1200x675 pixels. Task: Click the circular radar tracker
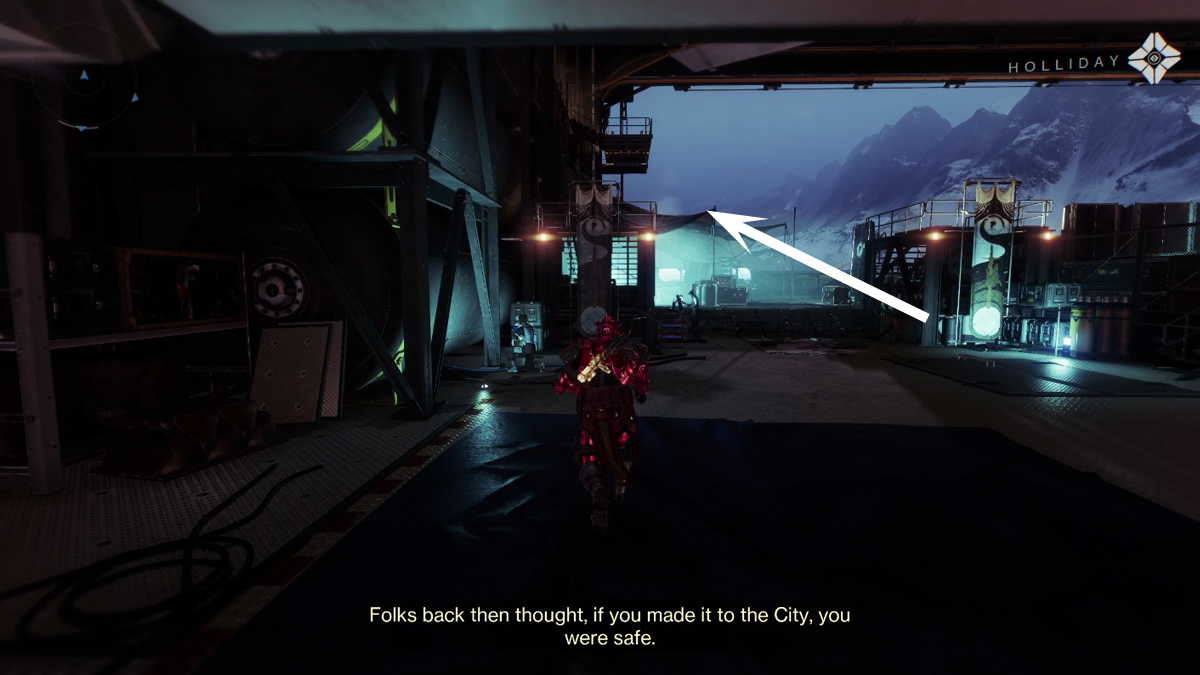(x=84, y=77)
